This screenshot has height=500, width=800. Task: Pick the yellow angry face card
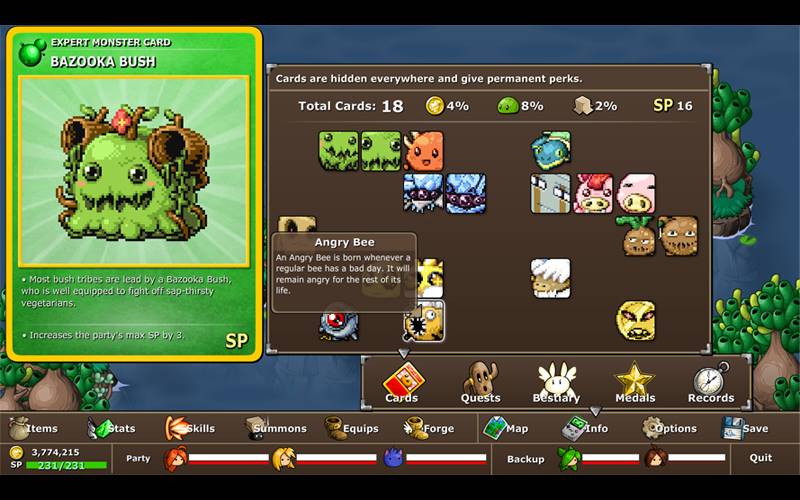click(636, 320)
